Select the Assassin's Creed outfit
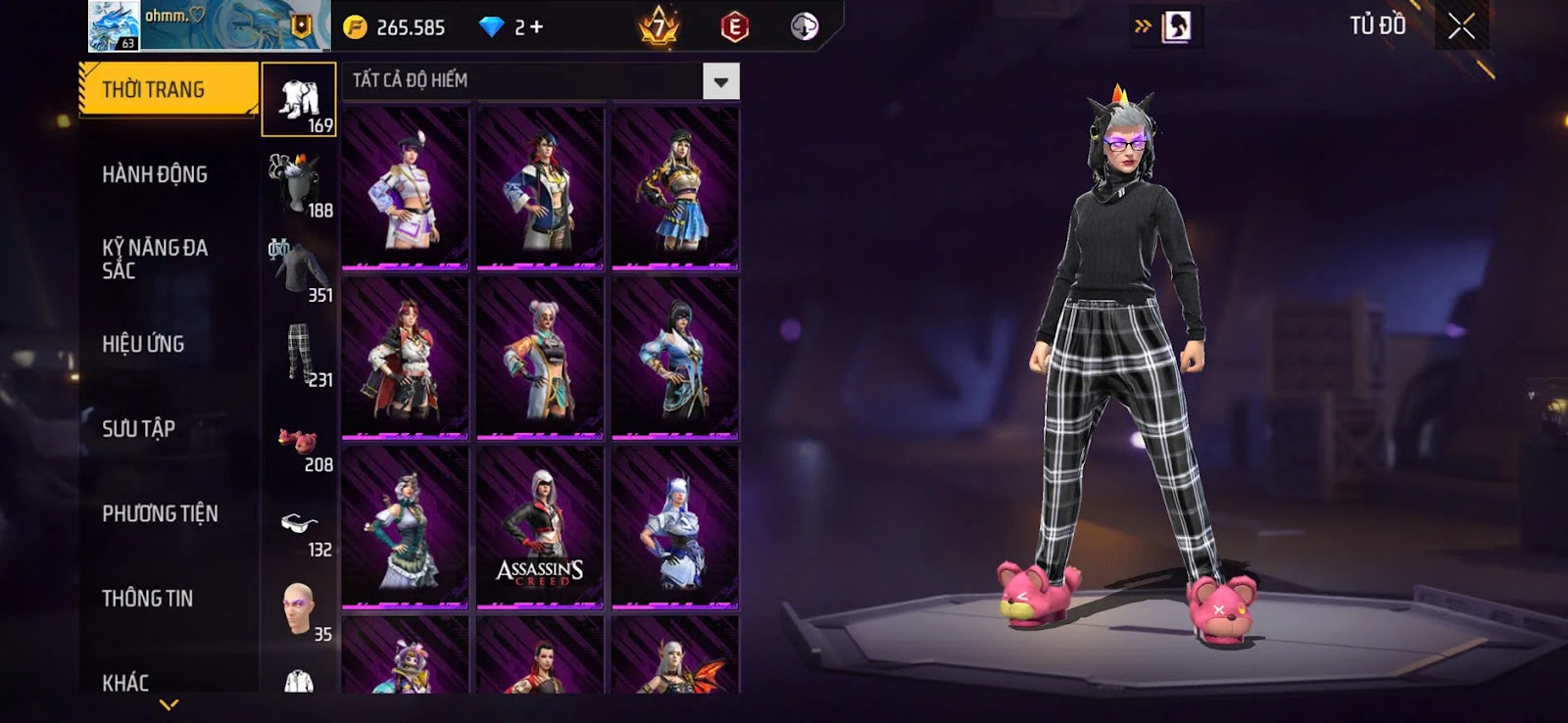 coord(540,527)
